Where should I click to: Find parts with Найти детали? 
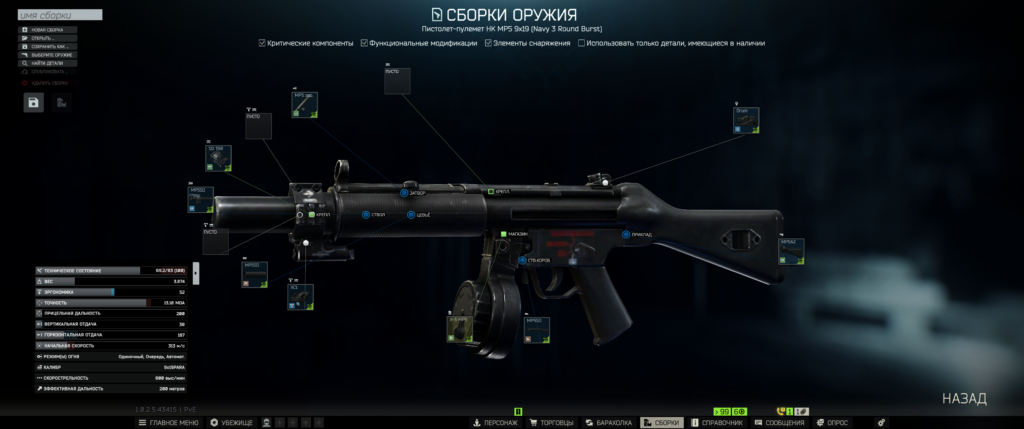click(x=47, y=63)
